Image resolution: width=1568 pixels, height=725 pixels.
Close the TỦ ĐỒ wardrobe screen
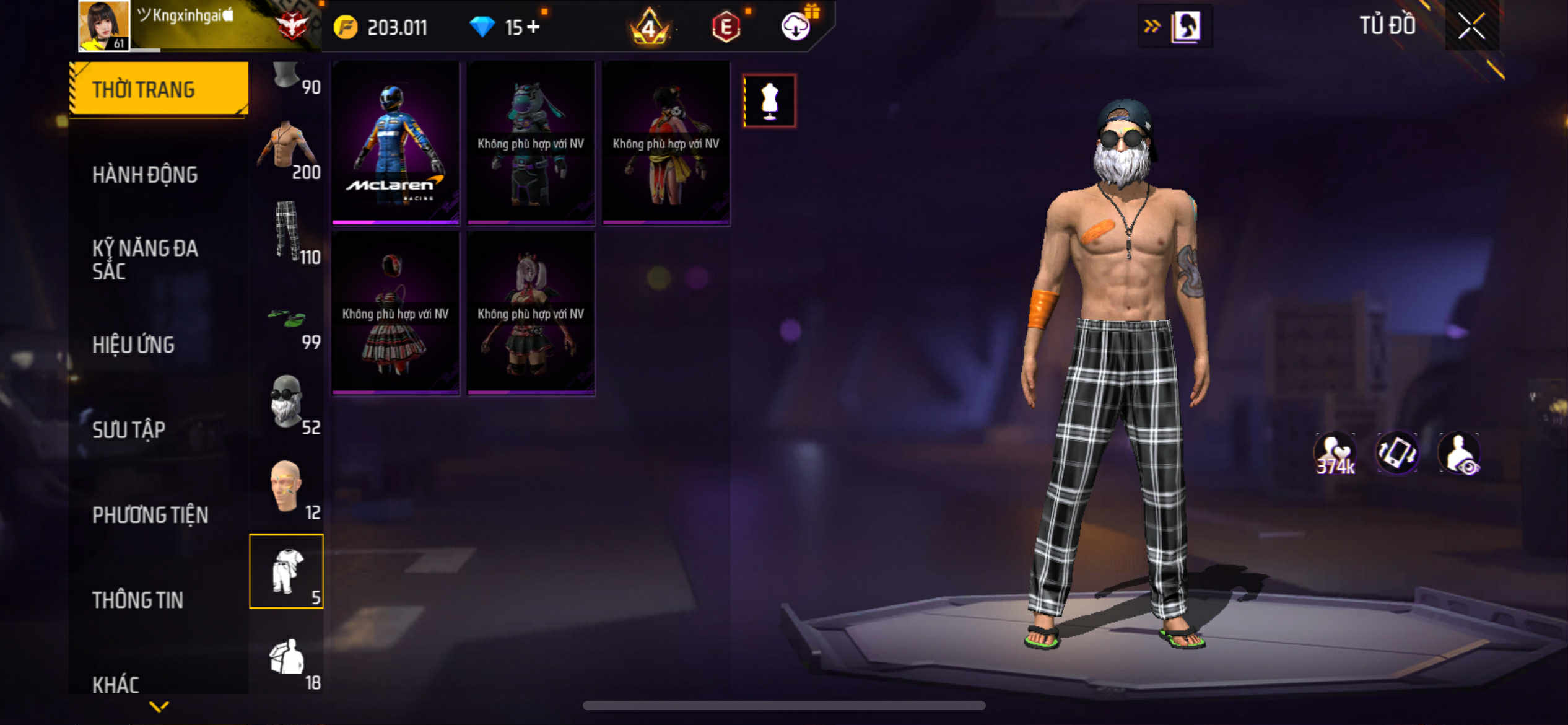(x=1471, y=26)
